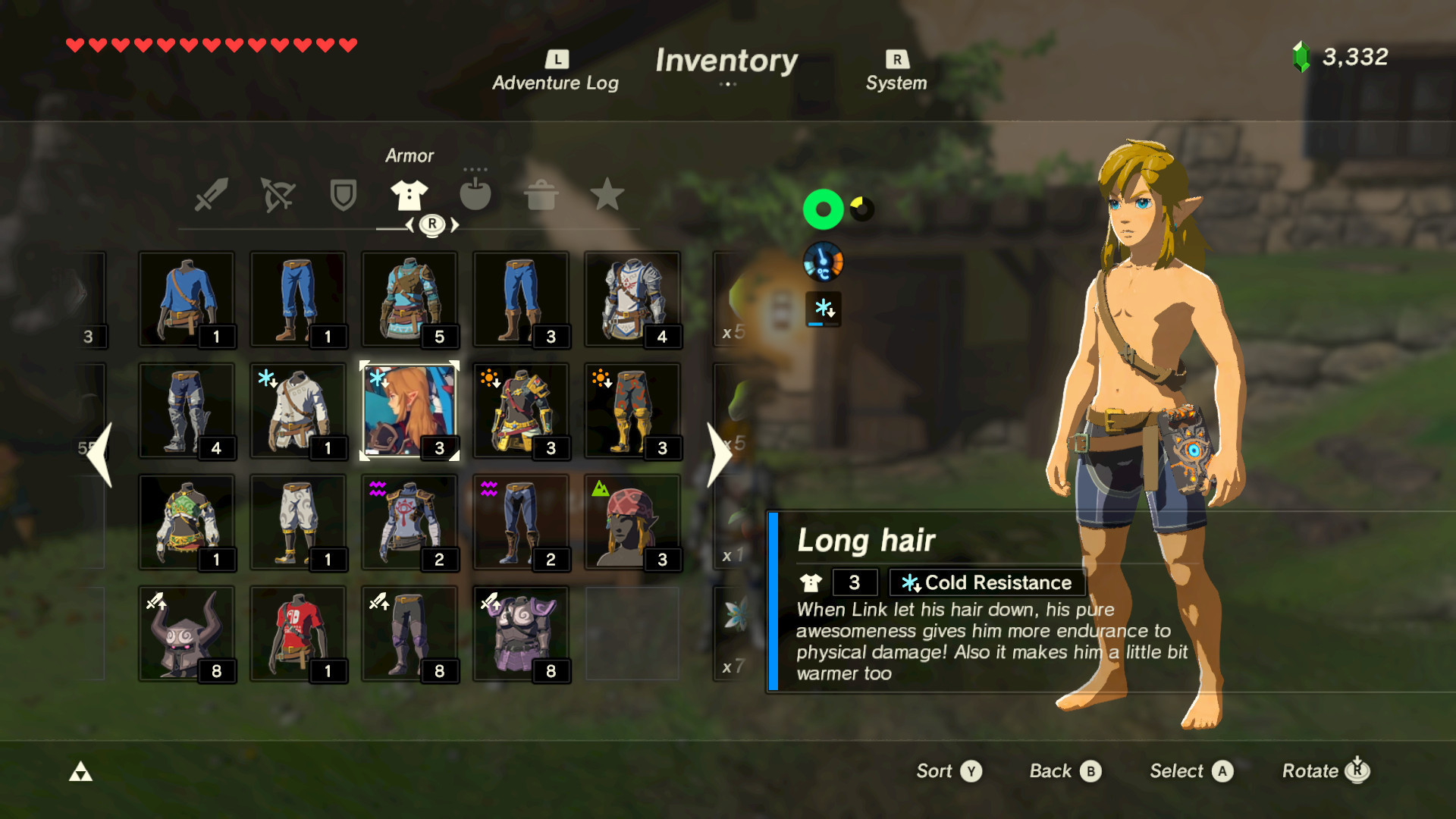
Task: Select the sword weapons category icon
Action: click(212, 195)
